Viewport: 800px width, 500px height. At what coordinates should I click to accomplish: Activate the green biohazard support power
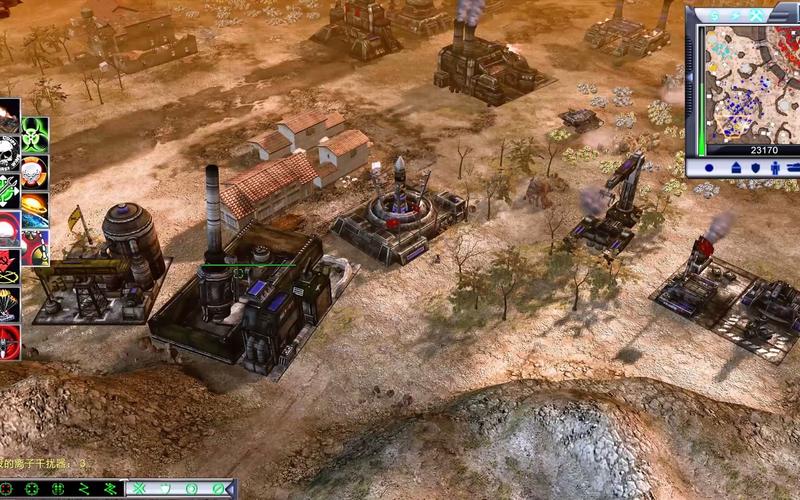35,130
